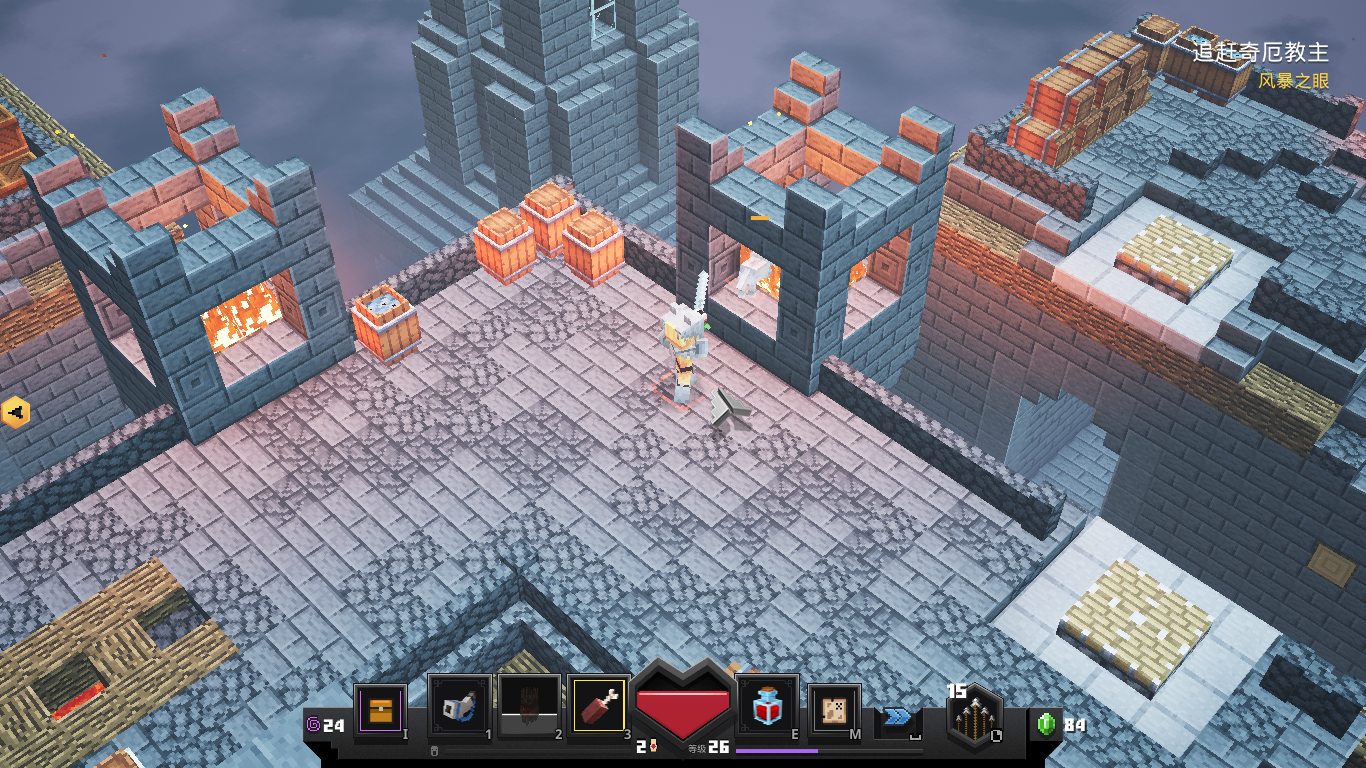
Task: Drink the red health potion
Action: 767,706
